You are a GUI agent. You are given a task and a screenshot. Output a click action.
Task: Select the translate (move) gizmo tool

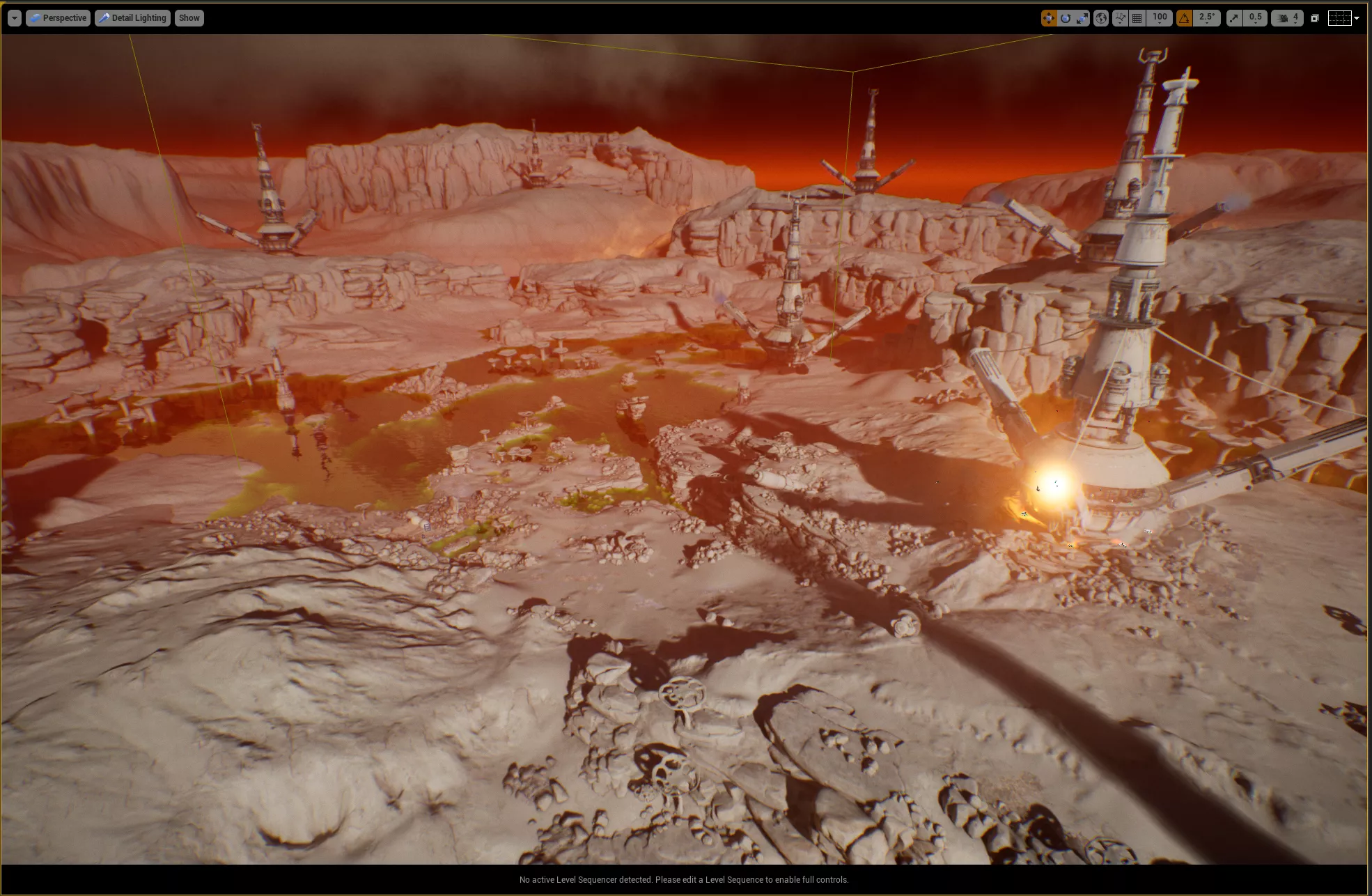click(1048, 18)
